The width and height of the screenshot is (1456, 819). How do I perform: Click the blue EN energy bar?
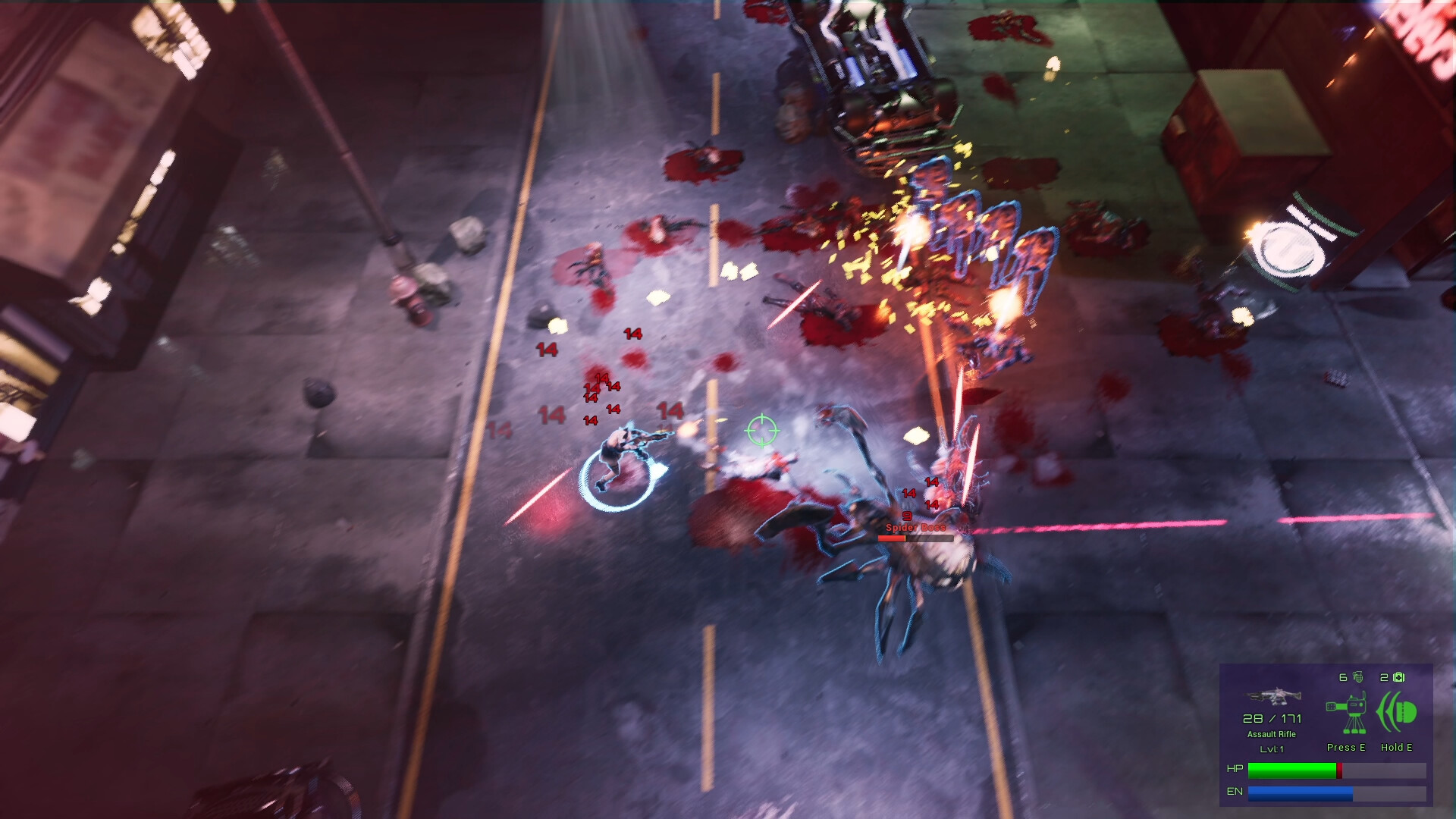pyautogui.click(x=1300, y=794)
